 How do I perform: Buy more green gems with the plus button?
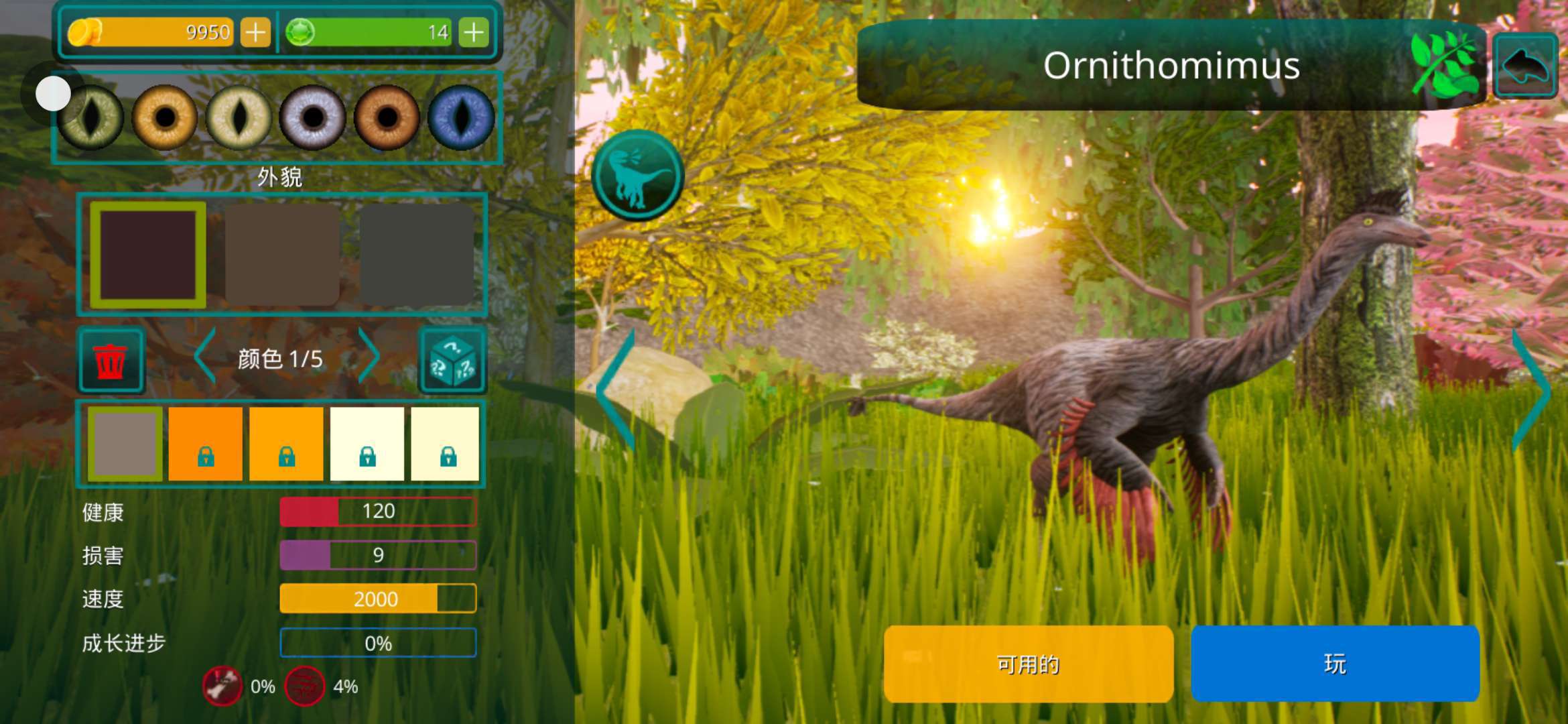pos(474,32)
